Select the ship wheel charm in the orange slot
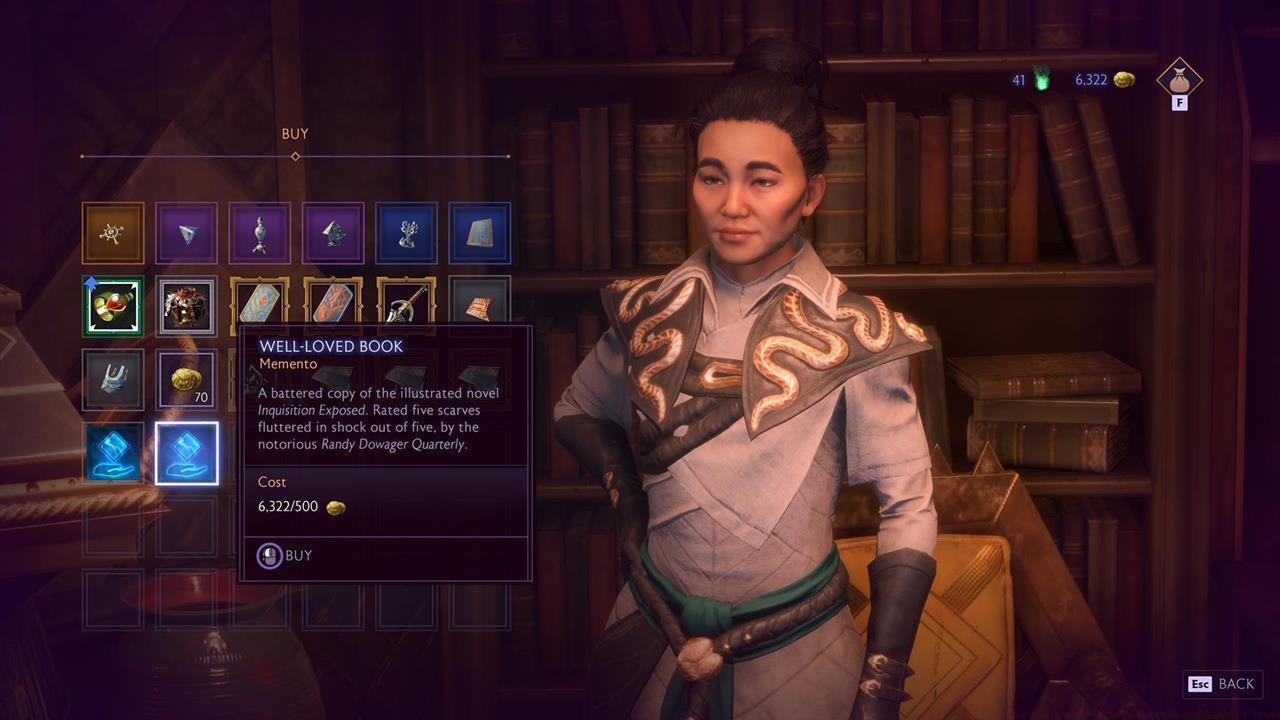The height and width of the screenshot is (720, 1280). tap(112, 232)
